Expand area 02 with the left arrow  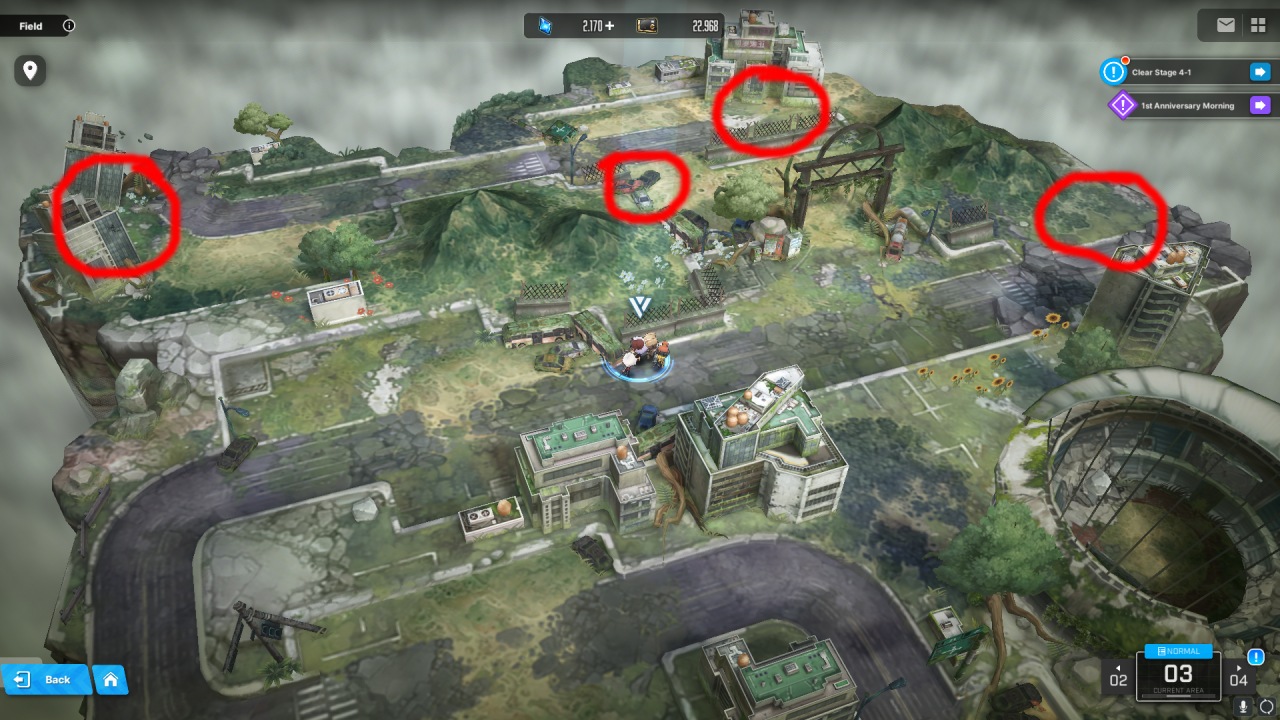coord(1119,670)
